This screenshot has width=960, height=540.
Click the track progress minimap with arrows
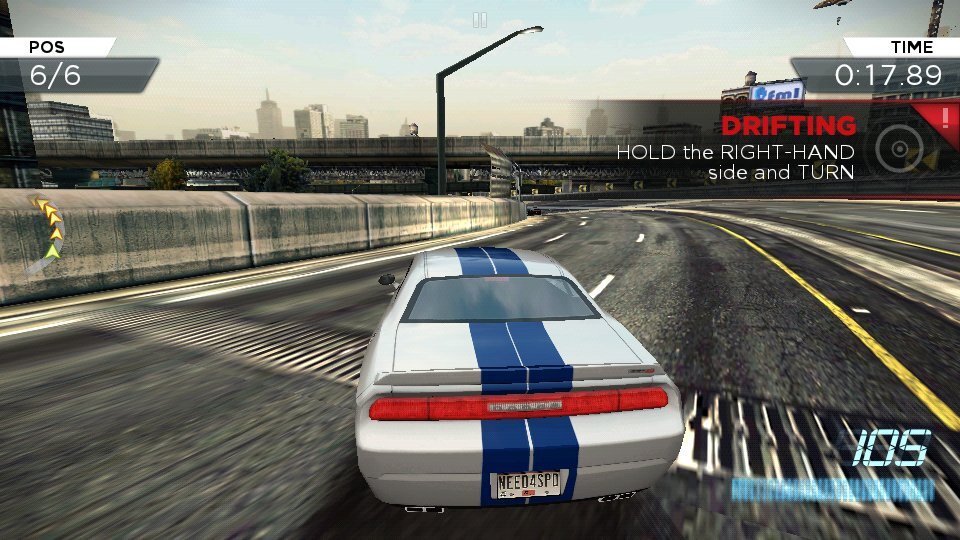(46, 235)
